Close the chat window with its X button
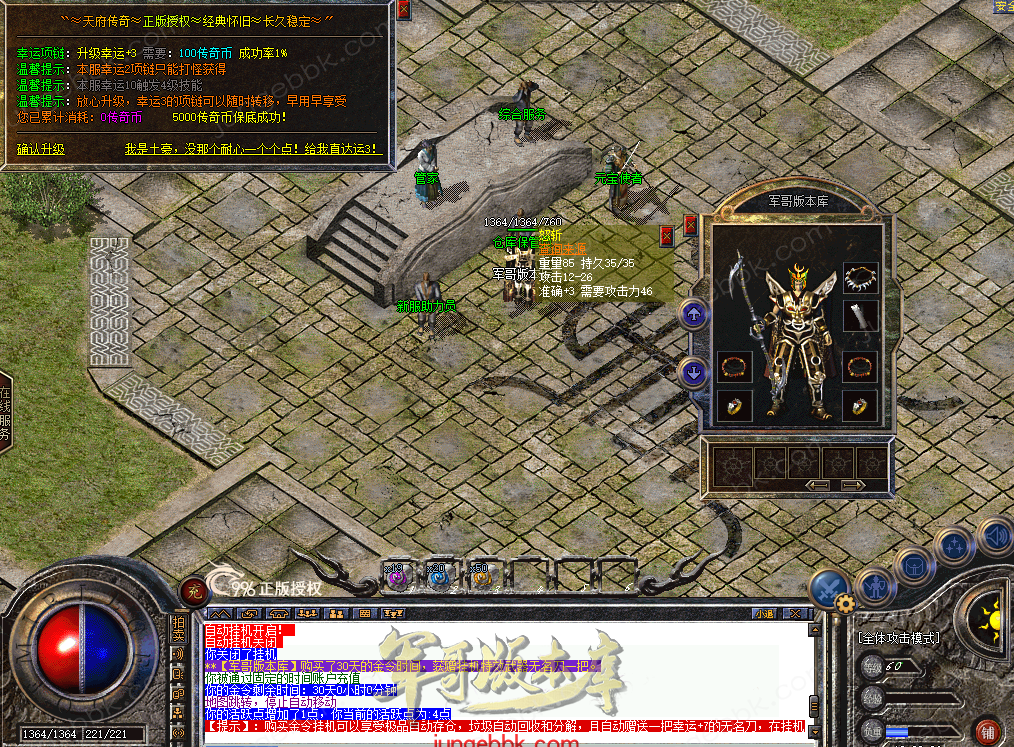 click(x=796, y=613)
